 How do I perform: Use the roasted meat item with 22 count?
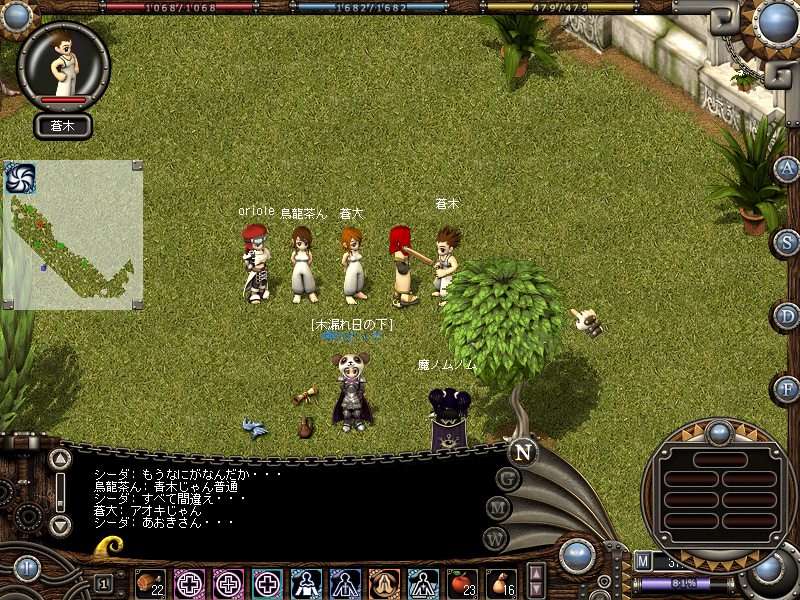[151, 582]
